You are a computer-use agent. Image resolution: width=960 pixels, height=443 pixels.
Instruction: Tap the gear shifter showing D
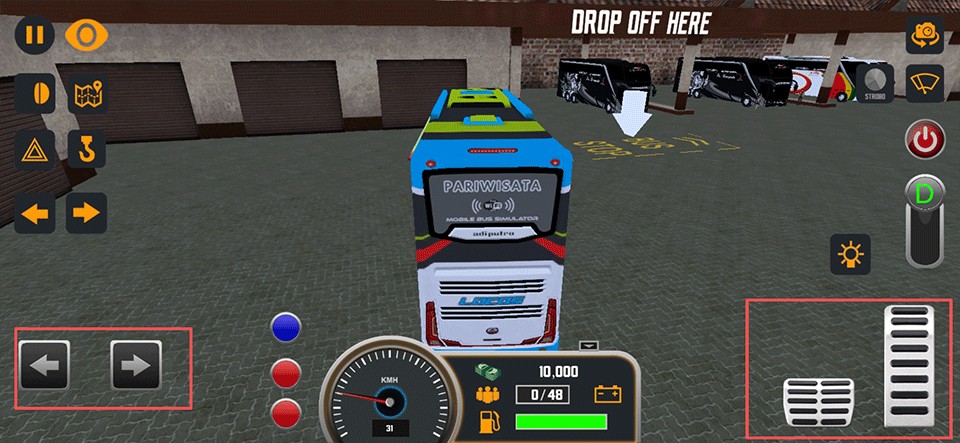[925, 220]
